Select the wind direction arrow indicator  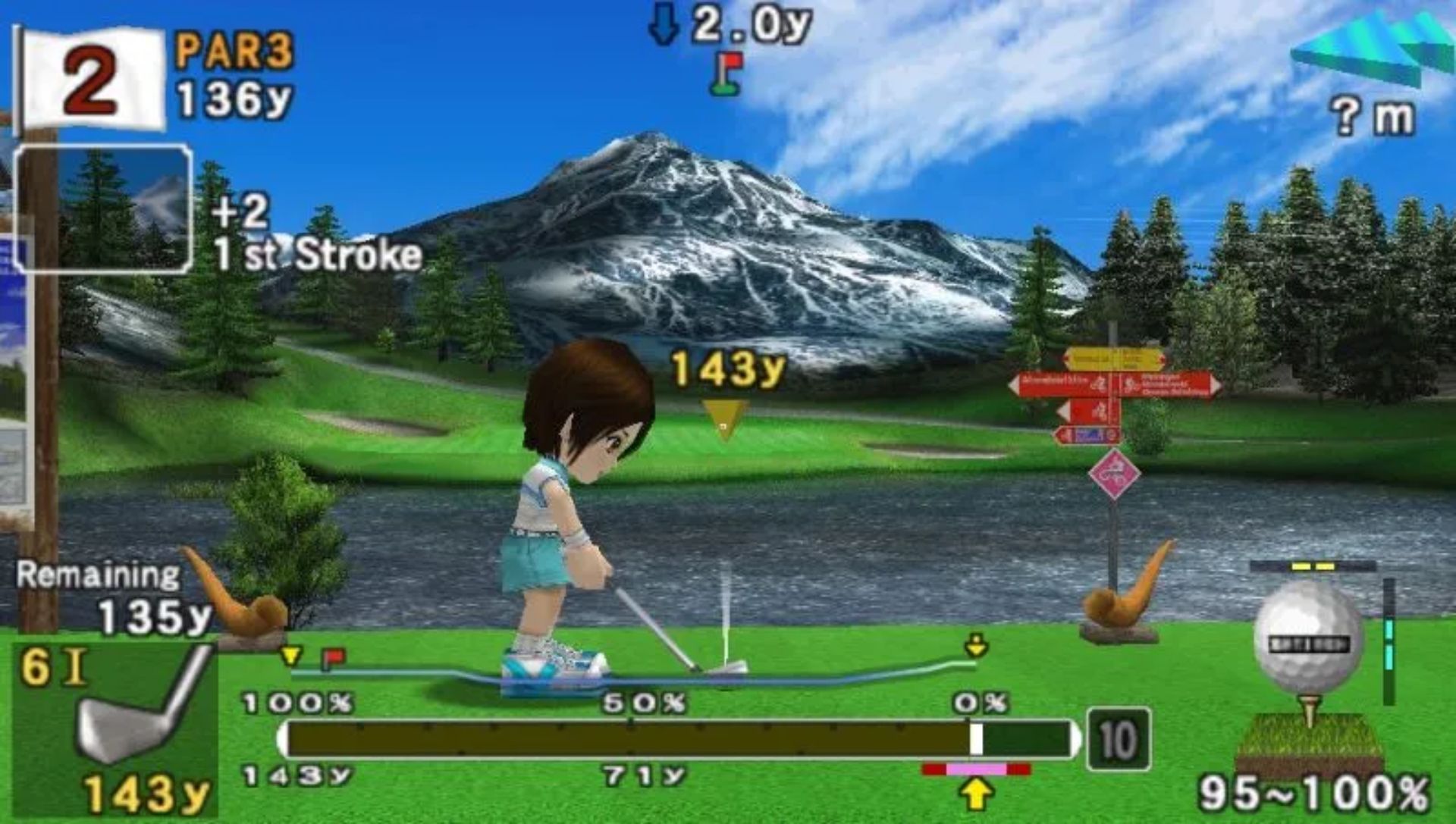coord(1371,47)
